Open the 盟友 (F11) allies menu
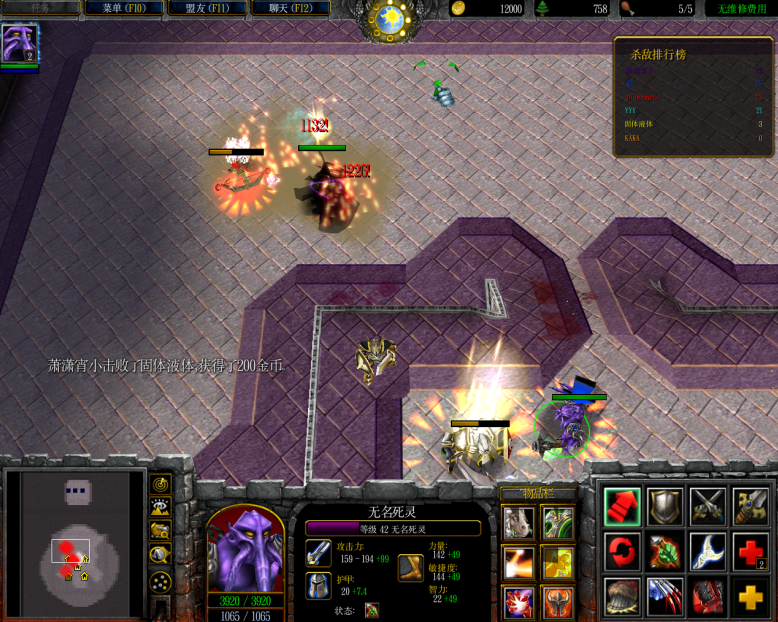The width and height of the screenshot is (778, 622). [207, 8]
